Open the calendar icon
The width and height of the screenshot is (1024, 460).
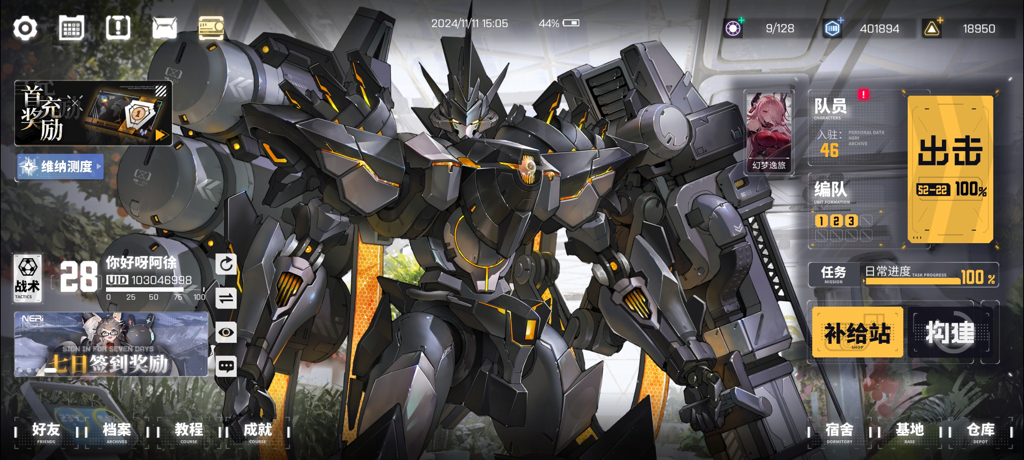tap(71, 28)
